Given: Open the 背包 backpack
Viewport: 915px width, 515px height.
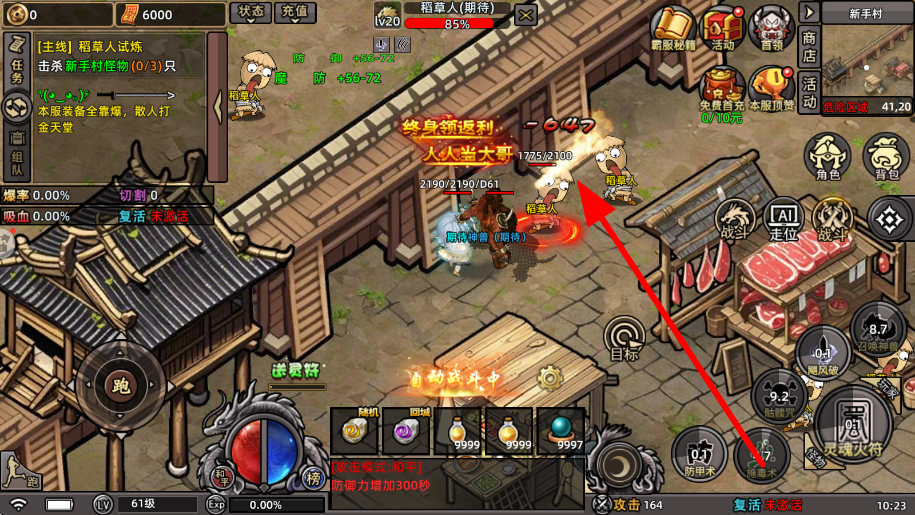Looking at the screenshot, I should click(x=885, y=158).
